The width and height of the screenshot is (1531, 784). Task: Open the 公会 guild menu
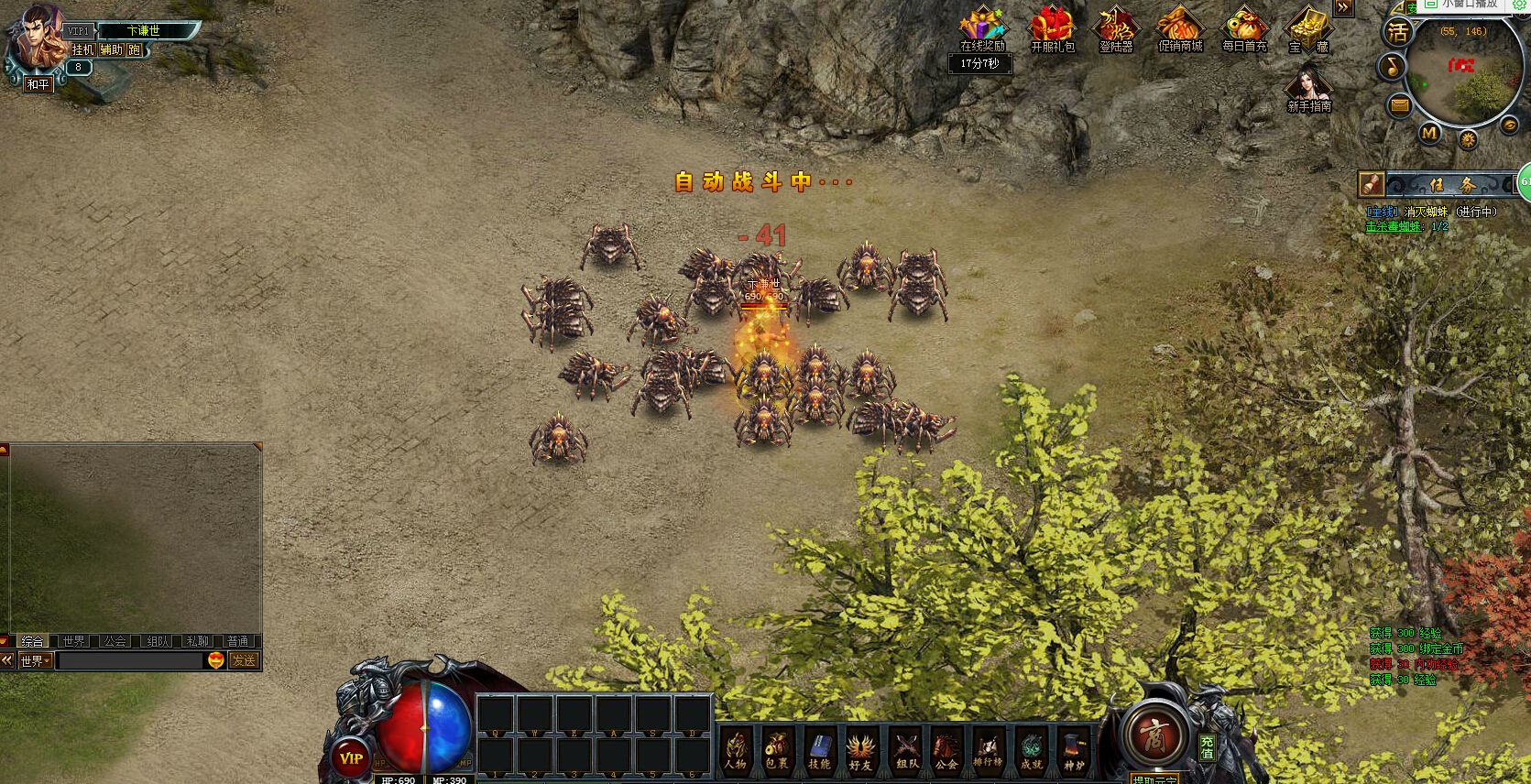[x=946, y=749]
